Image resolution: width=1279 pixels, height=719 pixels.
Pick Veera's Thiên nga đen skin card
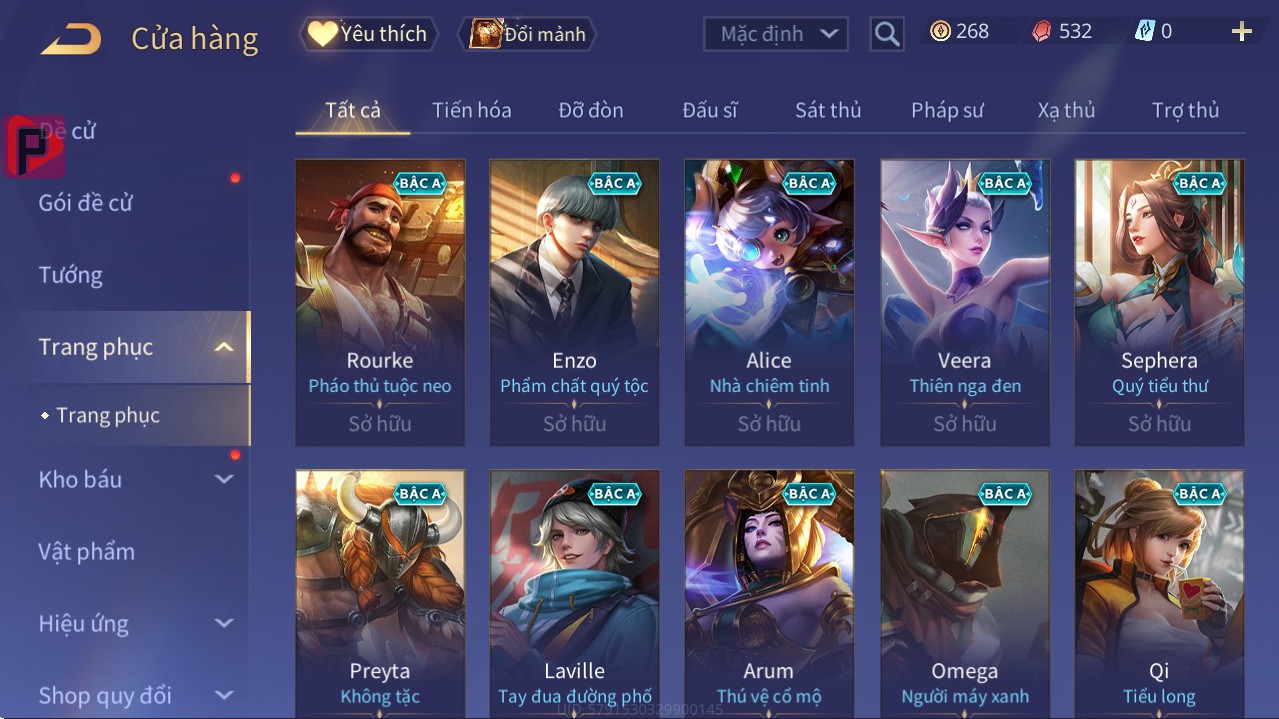coord(965,302)
